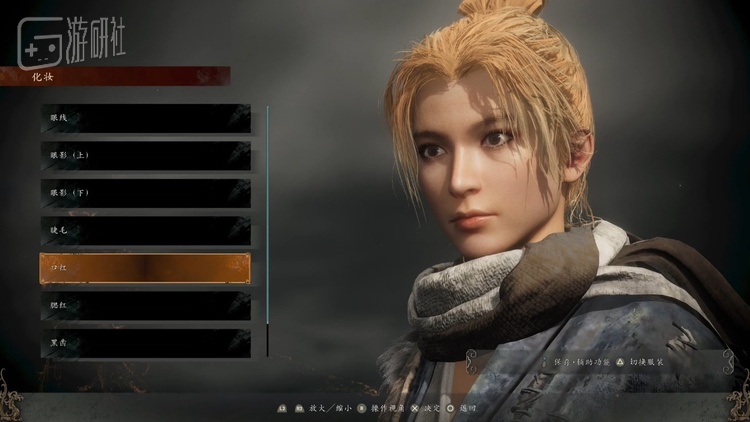Select the 眼线 eyeliner option
This screenshot has width=750, height=422.
[x=145, y=118]
